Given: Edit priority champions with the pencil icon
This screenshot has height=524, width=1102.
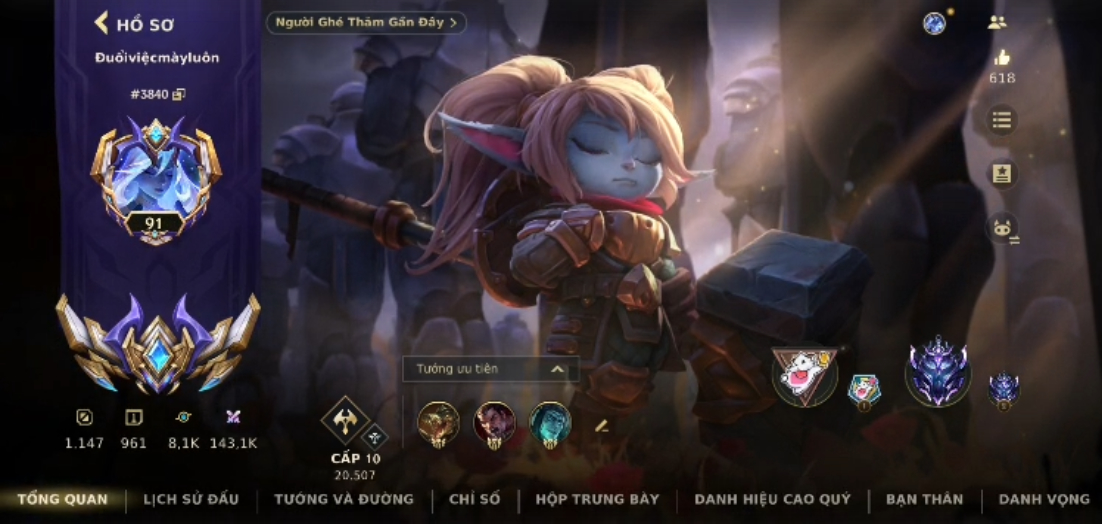Looking at the screenshot, I should click(601, 425).
